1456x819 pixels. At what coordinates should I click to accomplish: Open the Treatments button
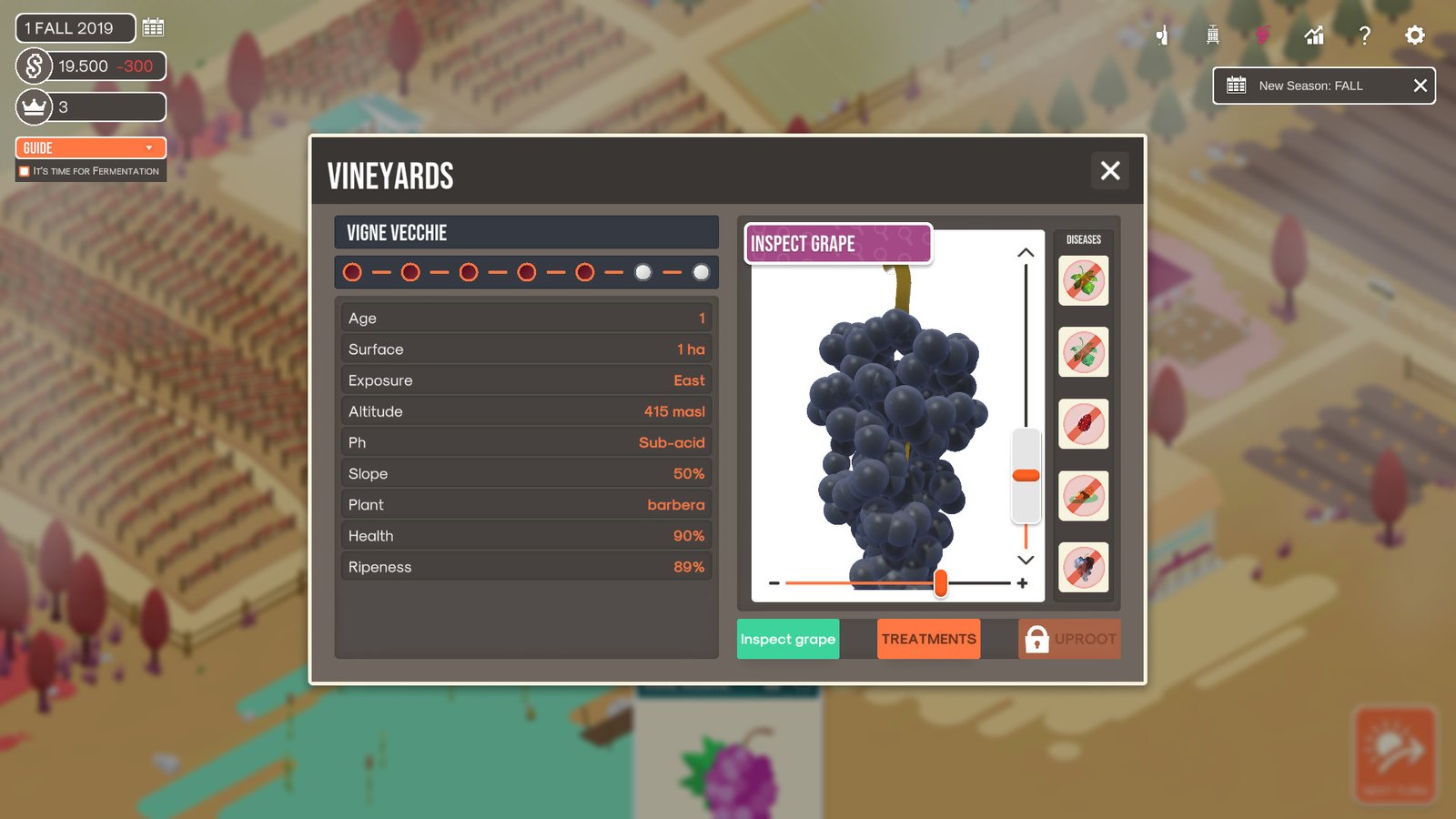928,639
